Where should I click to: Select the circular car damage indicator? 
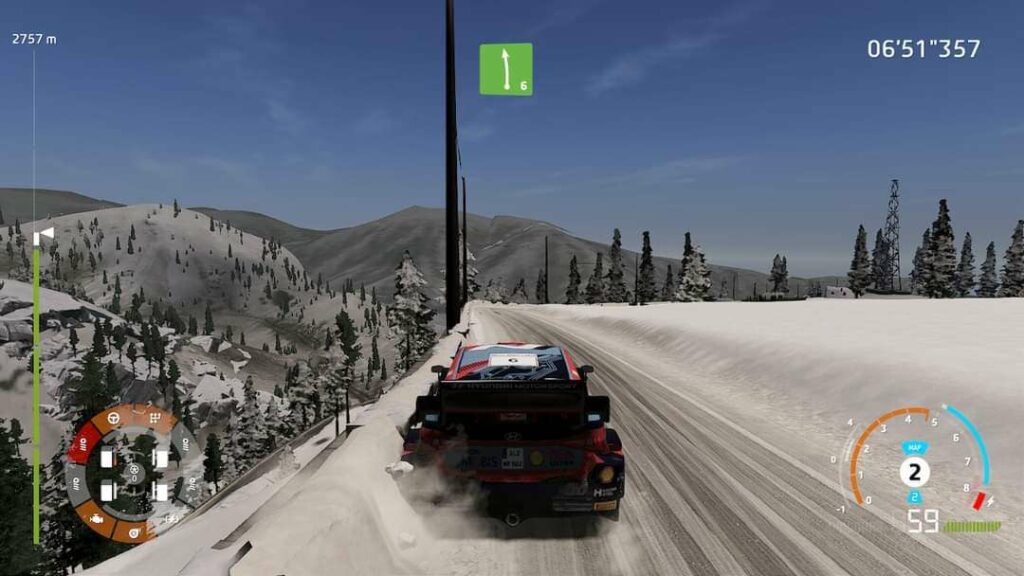132,473
